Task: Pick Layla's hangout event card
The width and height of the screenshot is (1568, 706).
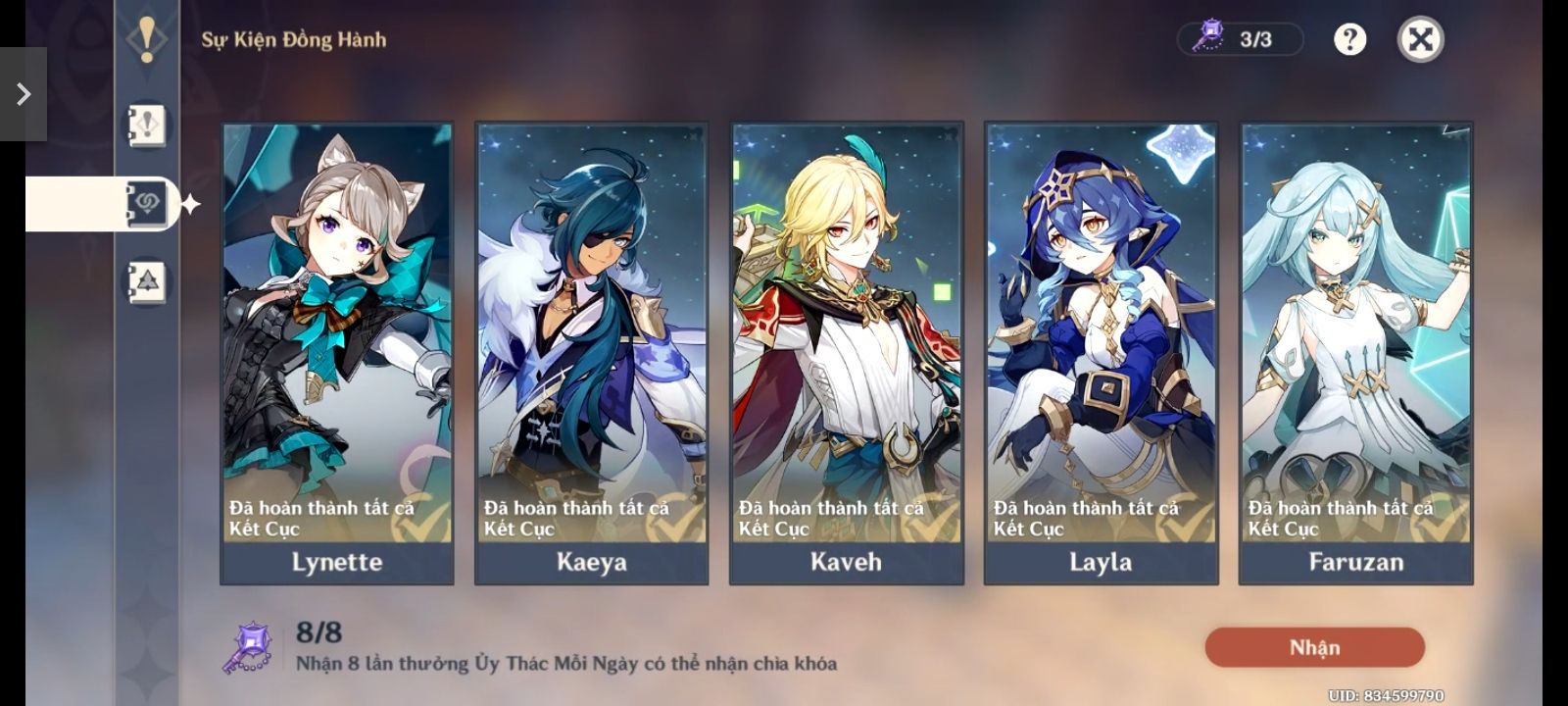Action: (x=1101, y=353)
